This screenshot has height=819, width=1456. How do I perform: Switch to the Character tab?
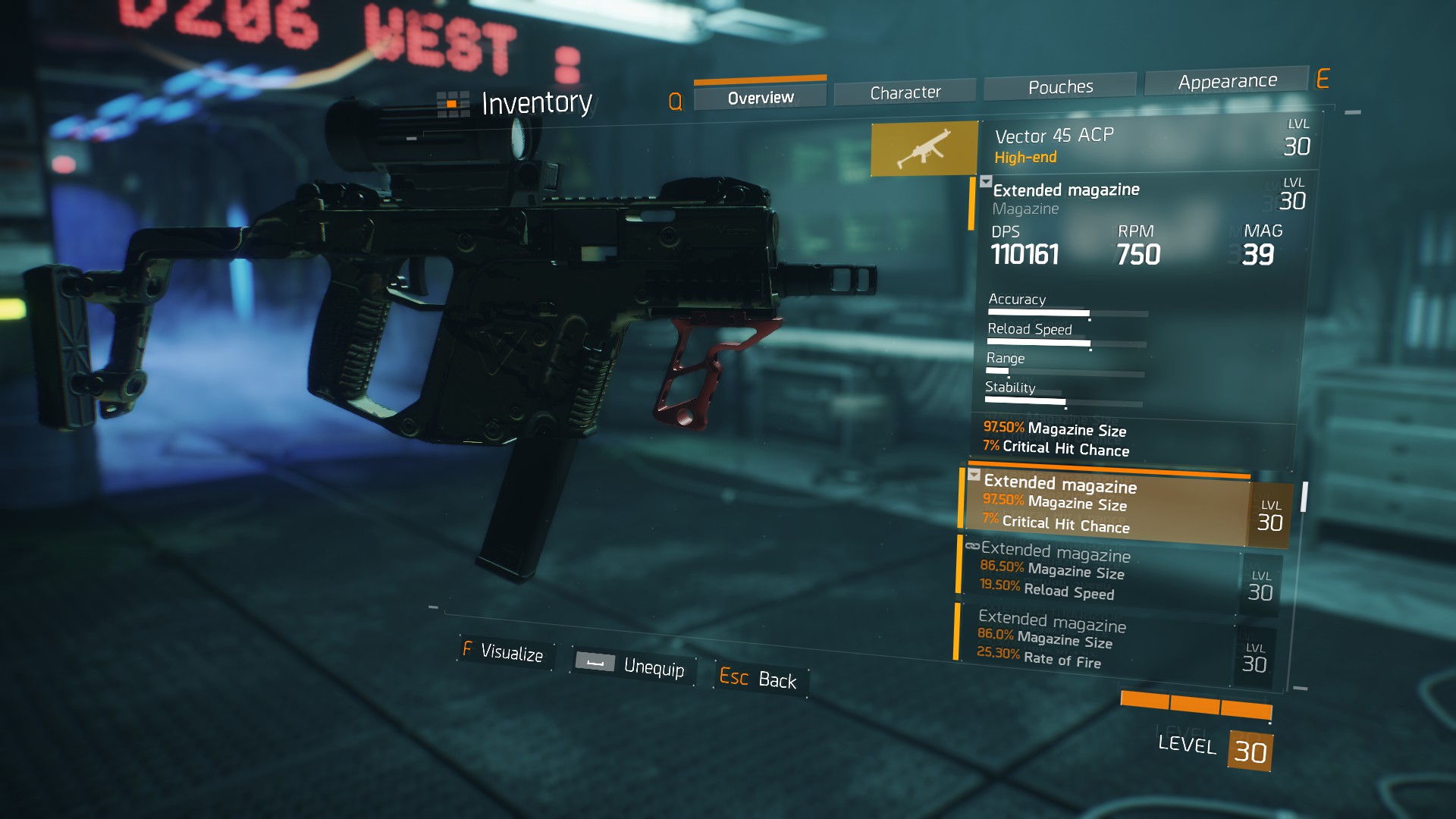tap(905, 91)
